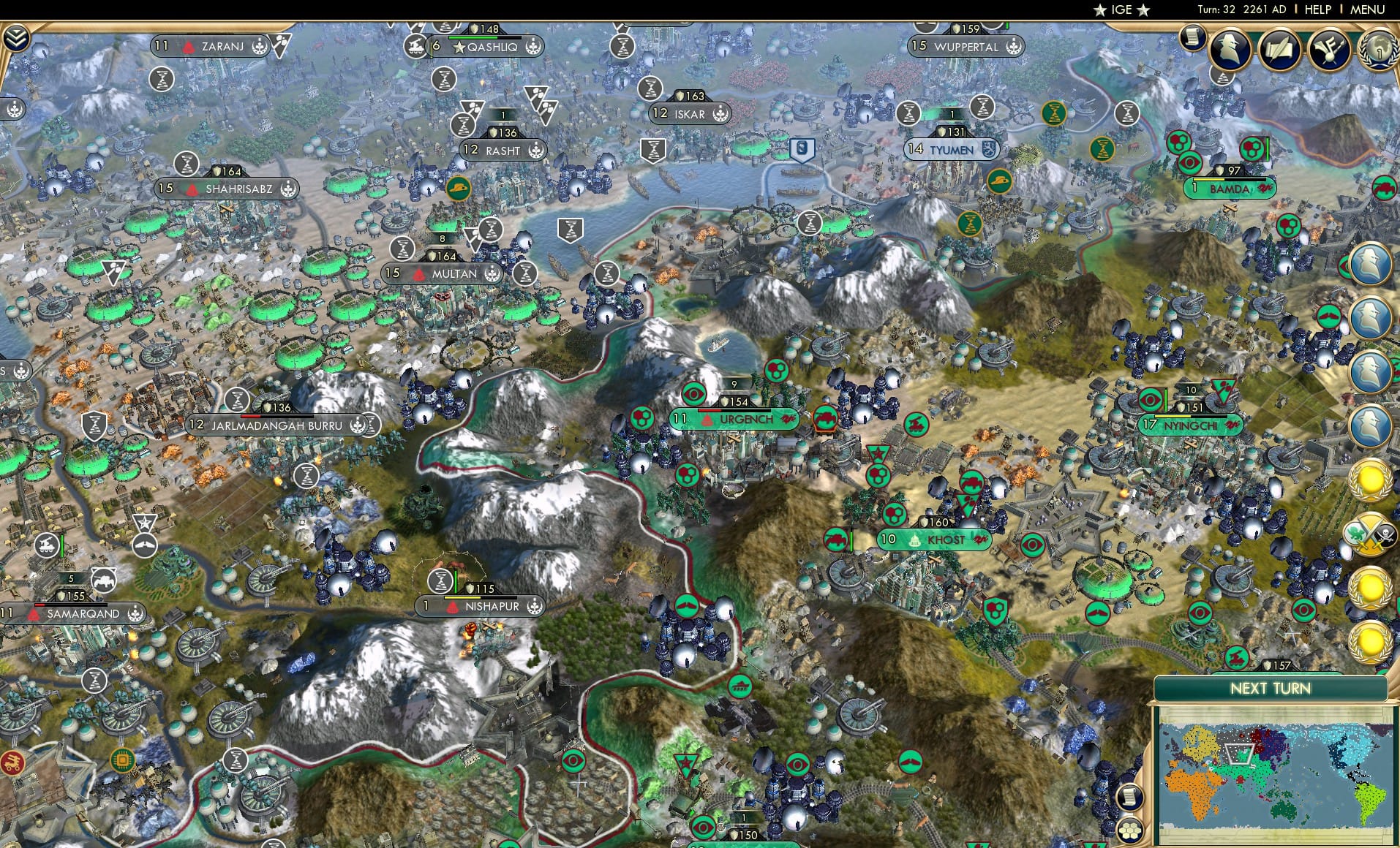The image size is (1400, 848).
Task: Click the capital star icon on Qashliq's banner
Action: coord(459,46)
